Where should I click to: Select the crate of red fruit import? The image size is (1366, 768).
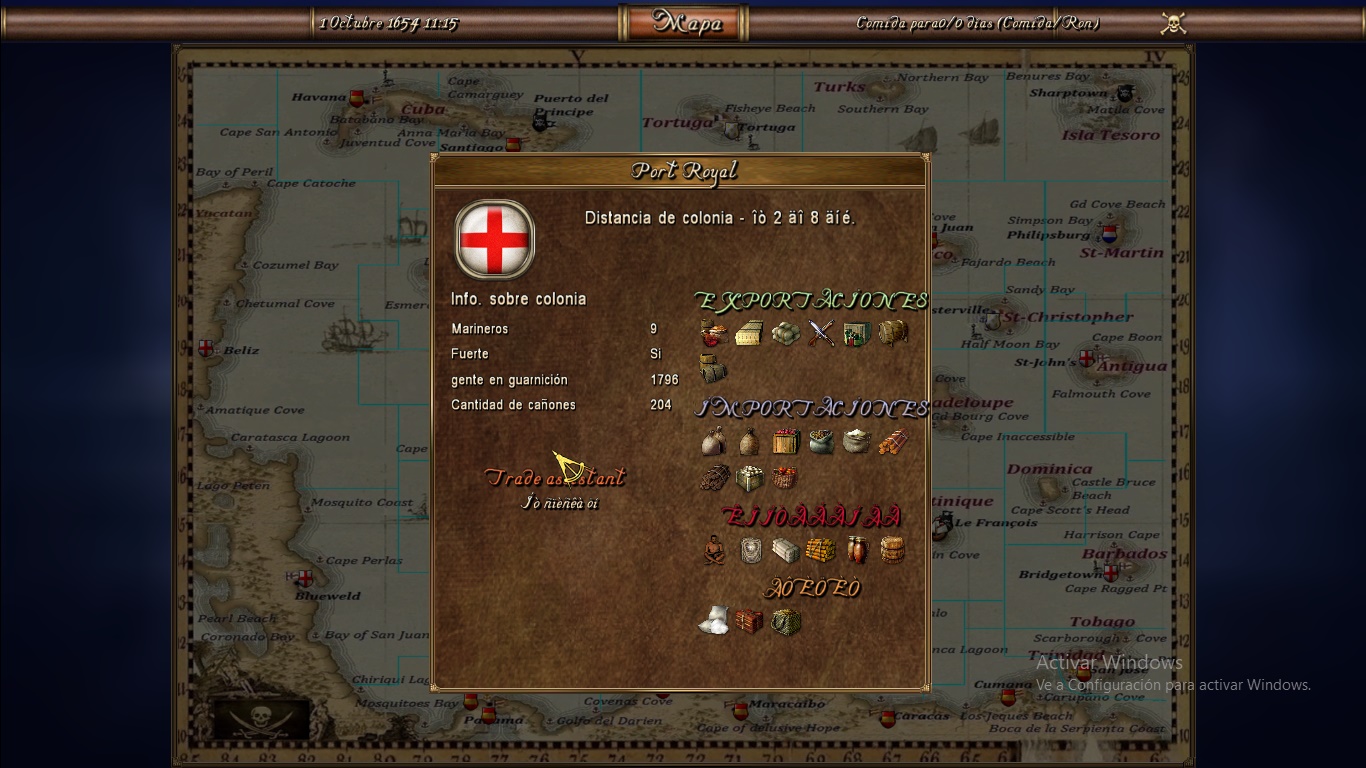pyautogui.click(x=785, y=441)
